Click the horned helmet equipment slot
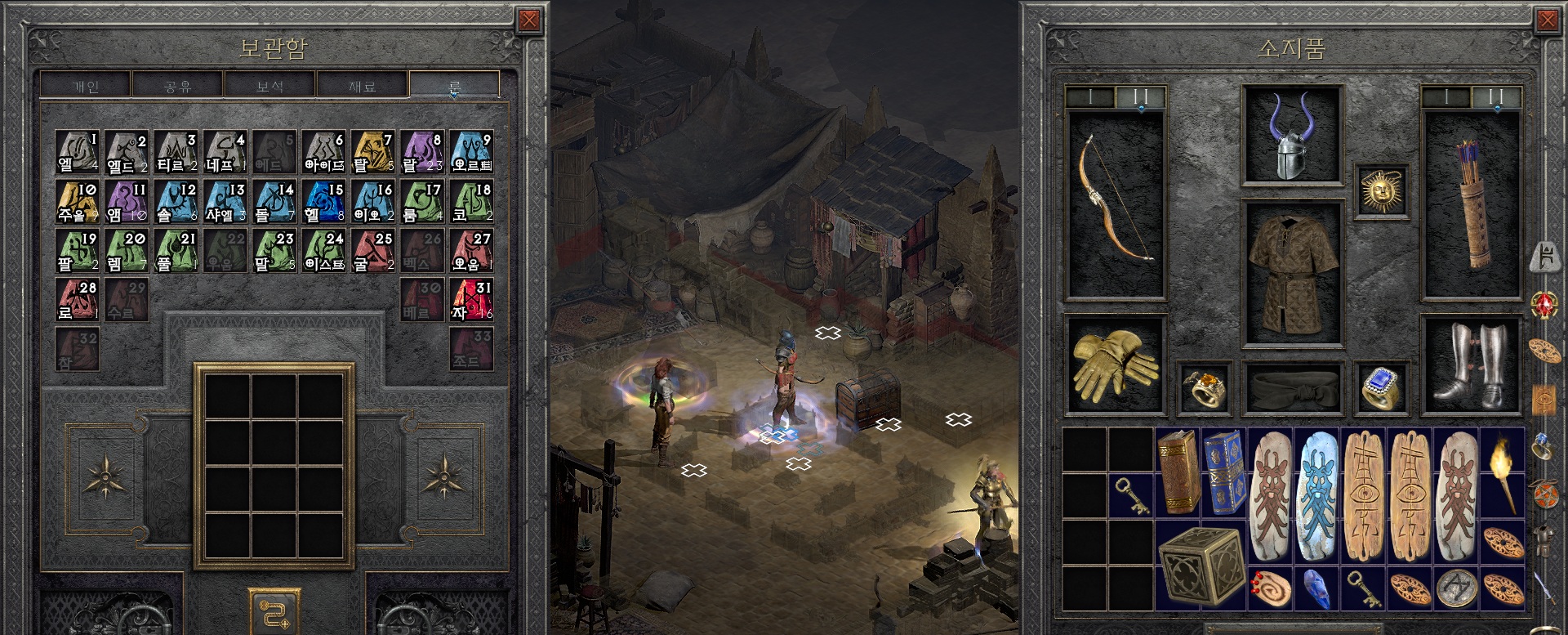 (1292, 136)
